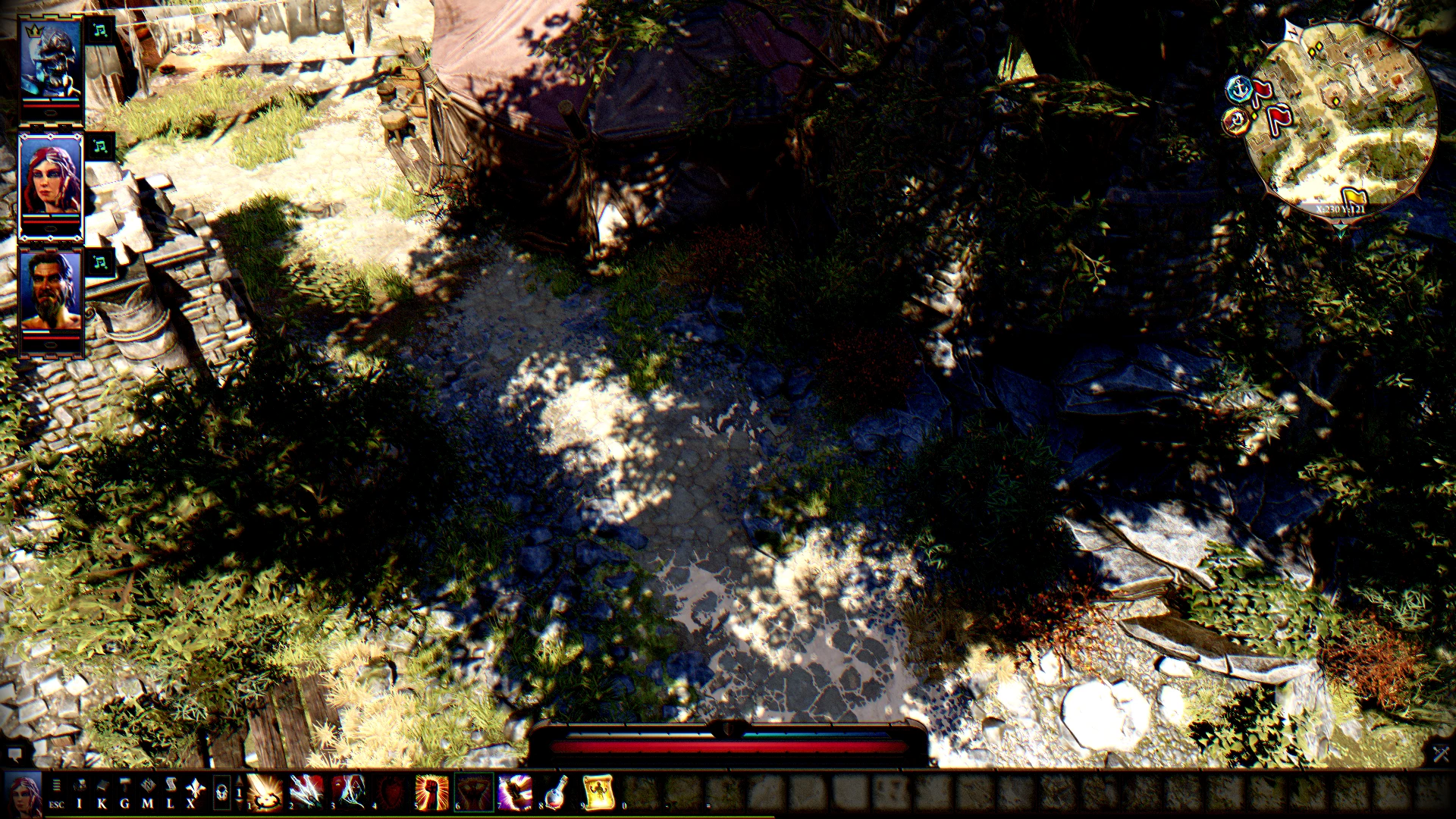This screenshot has width=1456, height=819.
Task: Activate the green-highlighted skill in slot 6
Action: (473, 793)
